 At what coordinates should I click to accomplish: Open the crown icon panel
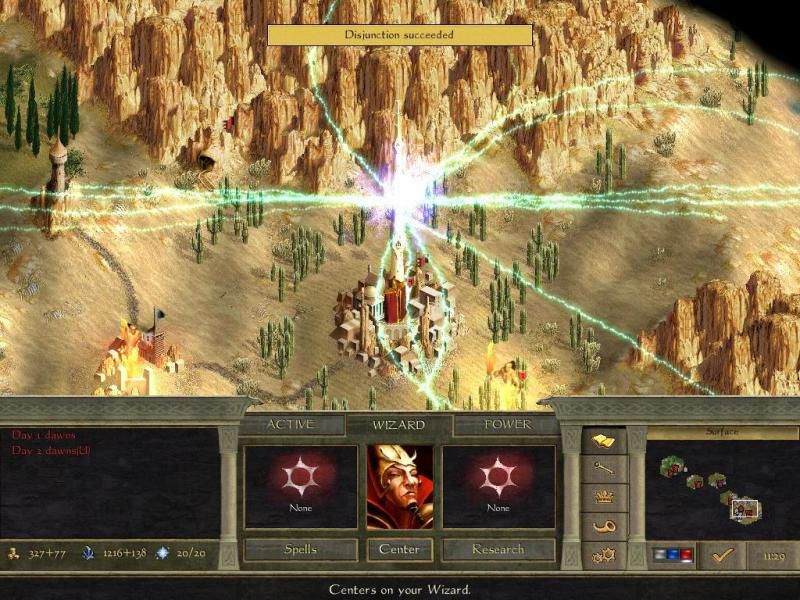604,497
